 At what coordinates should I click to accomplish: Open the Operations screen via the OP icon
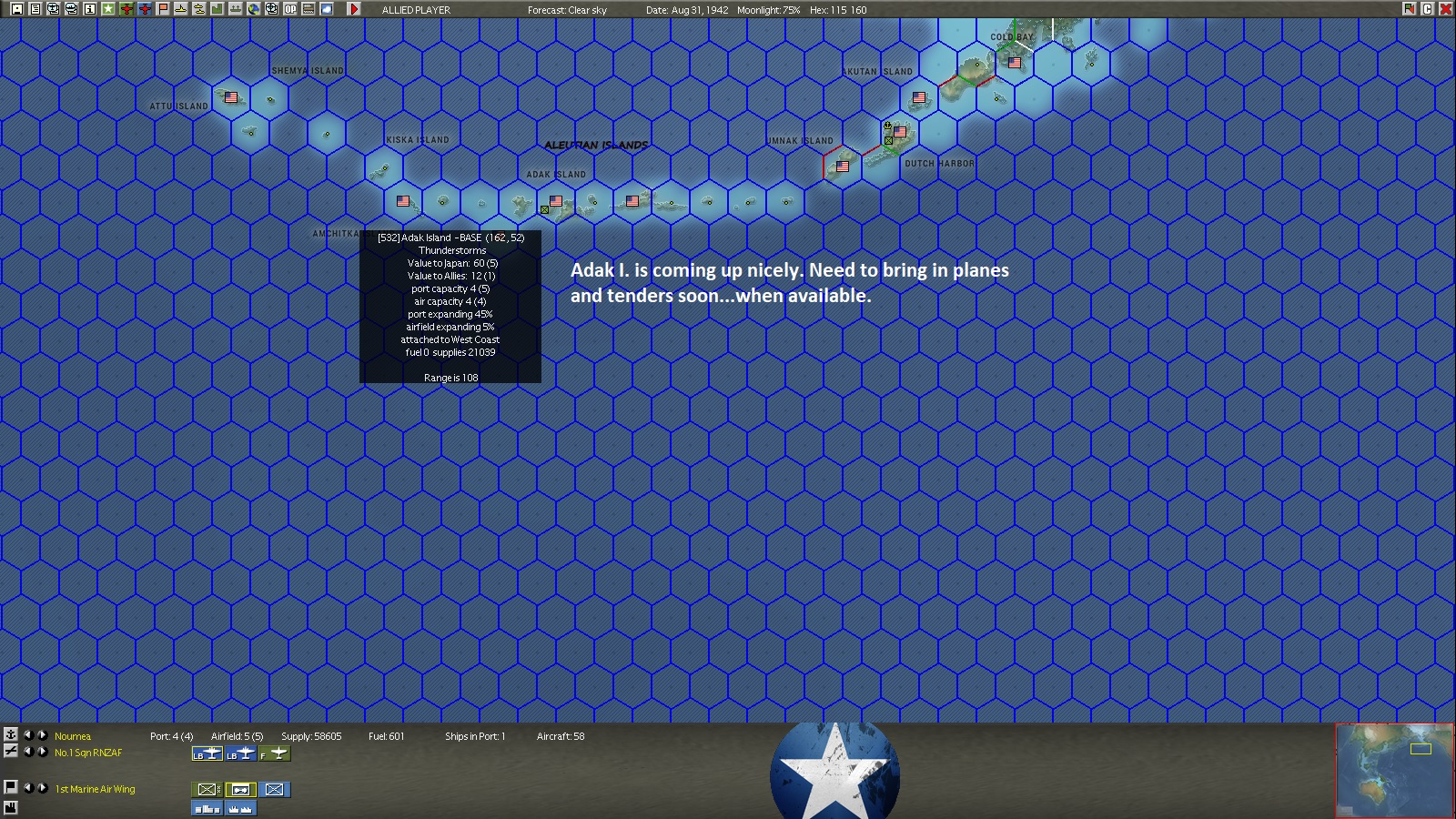(x=290, y=9)
